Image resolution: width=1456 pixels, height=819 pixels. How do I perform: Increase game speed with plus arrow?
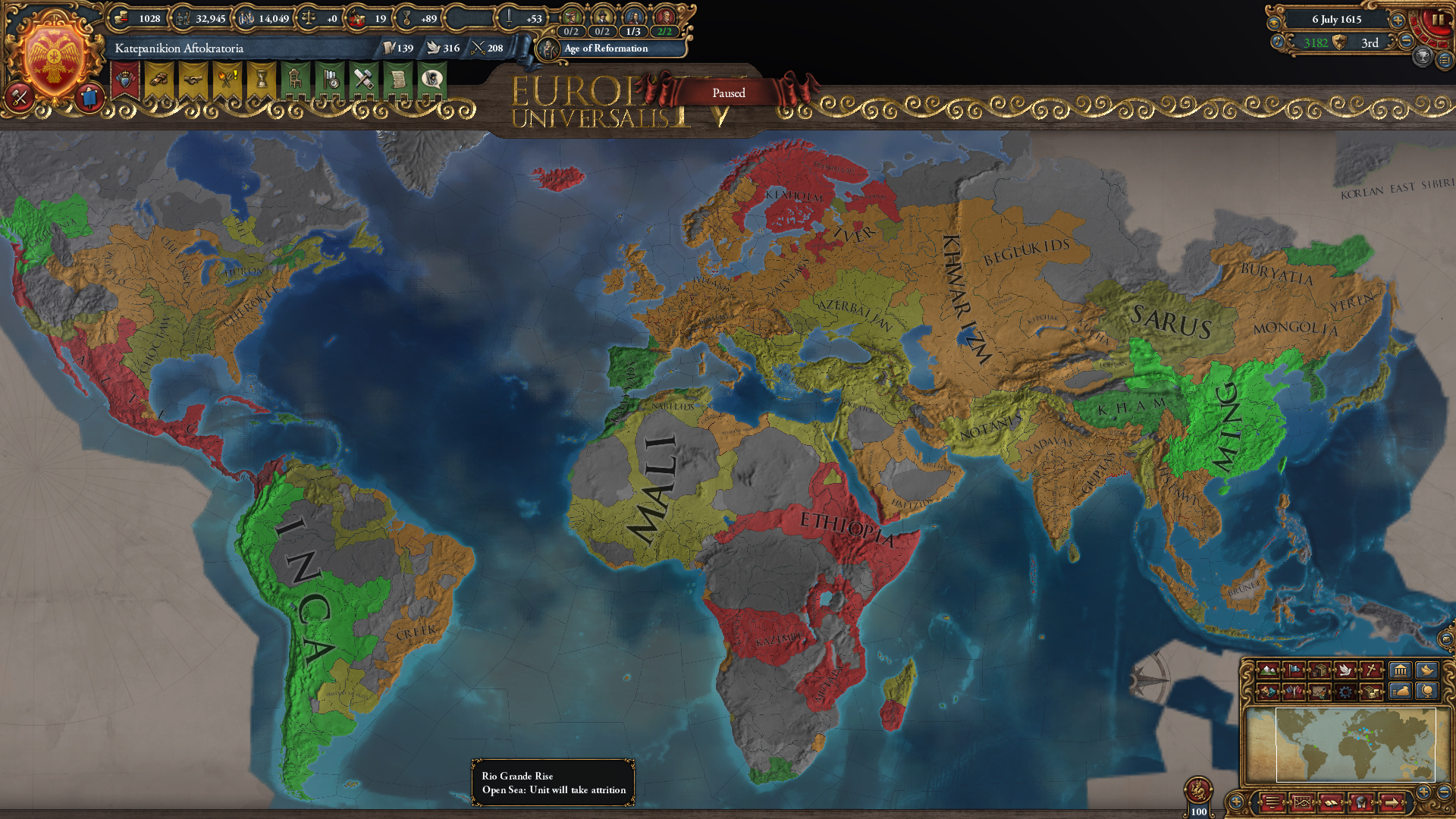tap(1397, 20)
